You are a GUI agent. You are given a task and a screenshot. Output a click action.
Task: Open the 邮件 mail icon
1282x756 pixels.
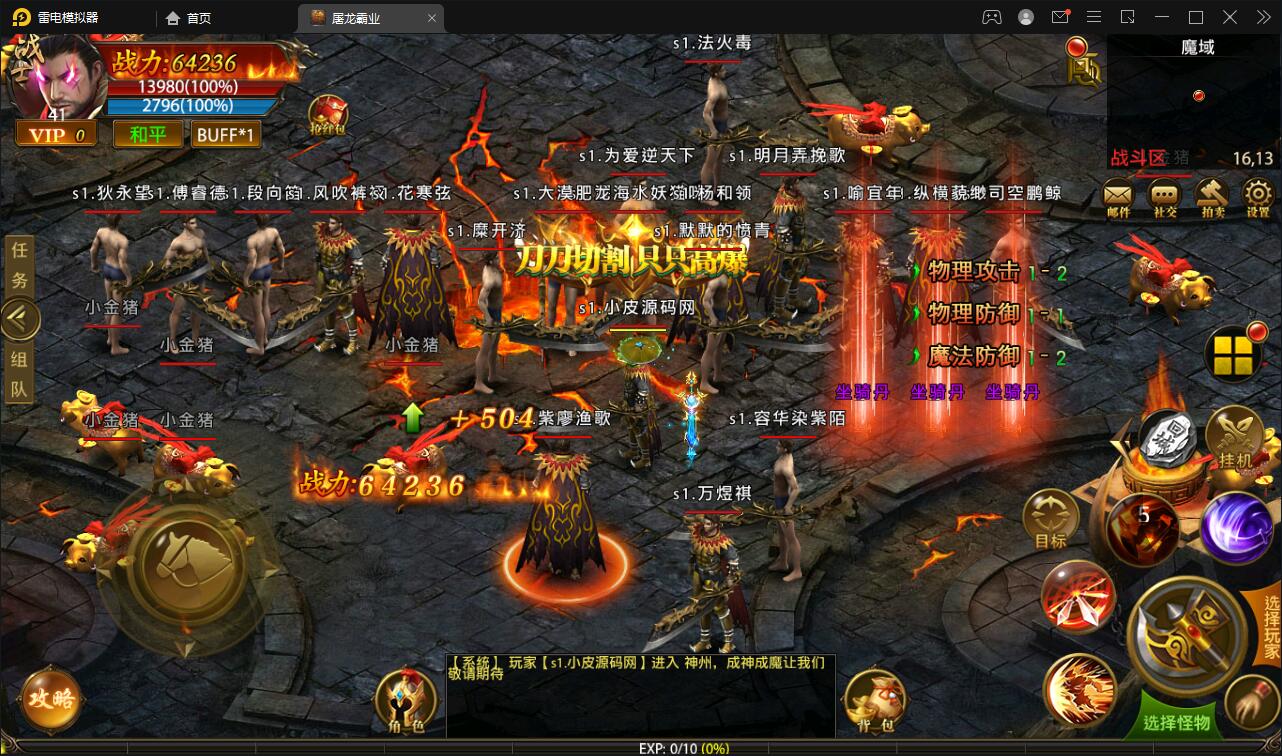point(1117,194)
